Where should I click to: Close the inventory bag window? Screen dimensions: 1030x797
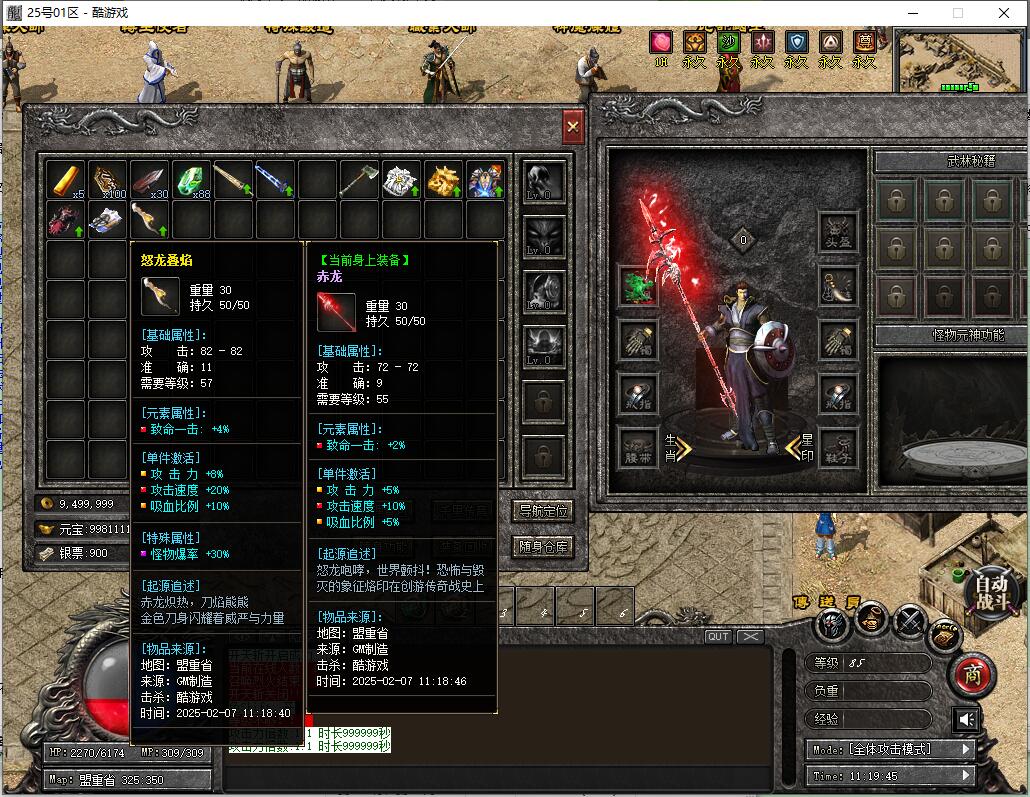coord(573,127)
